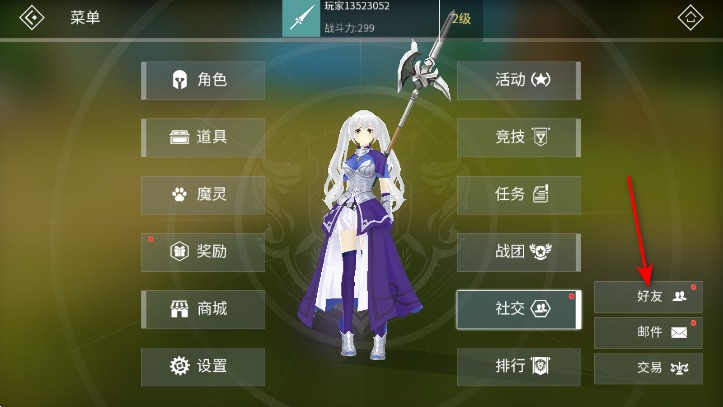
Task: Enter the 商城 shop
Action: click(203, 309)
